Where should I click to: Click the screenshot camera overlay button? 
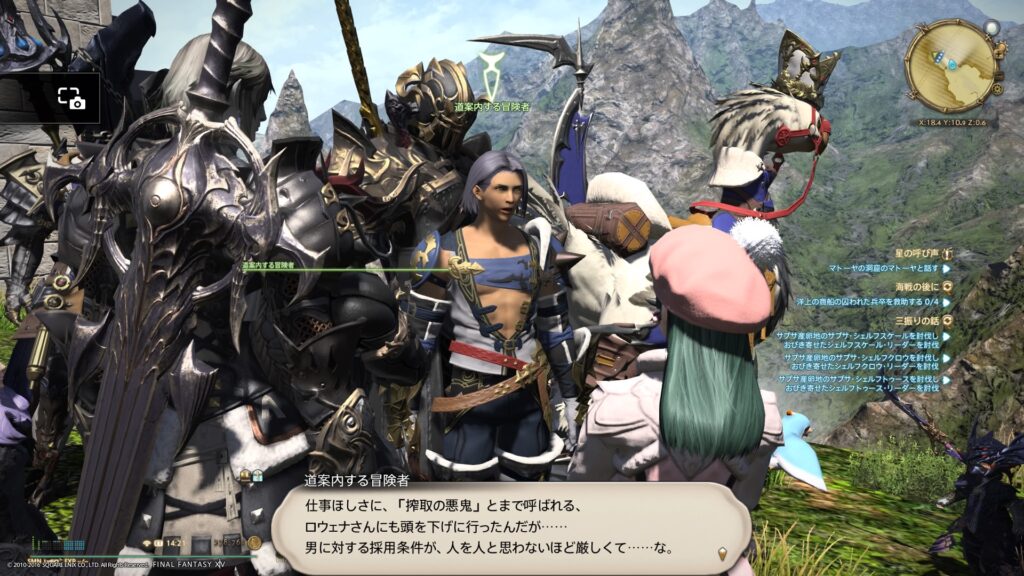(70, 98)
